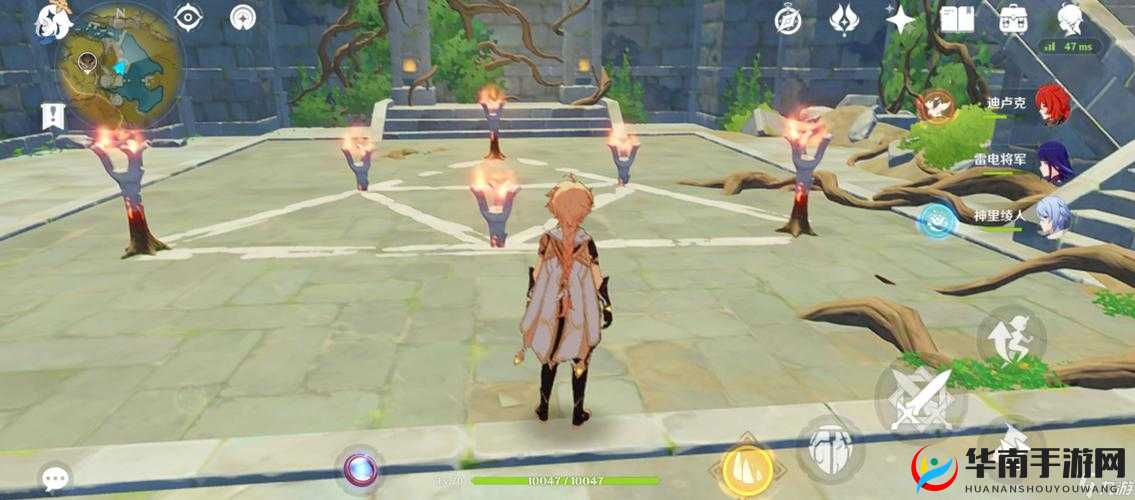1135x500 pixels.
Task: Tap the round star icon beside the eye
Action: pyautogui.click(x=242, y=17)
